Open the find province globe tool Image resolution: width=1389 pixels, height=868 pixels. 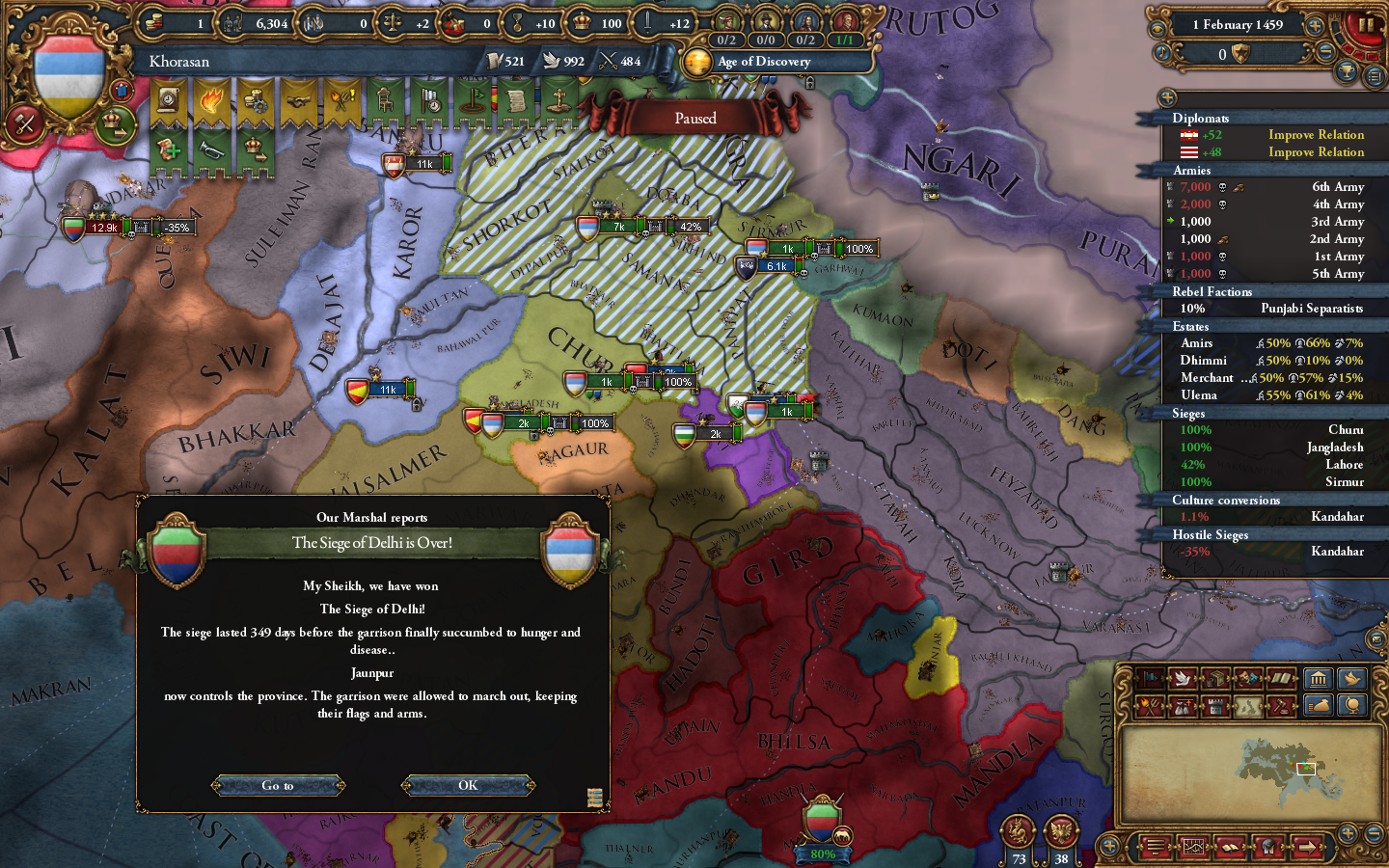click(1350, 705)
